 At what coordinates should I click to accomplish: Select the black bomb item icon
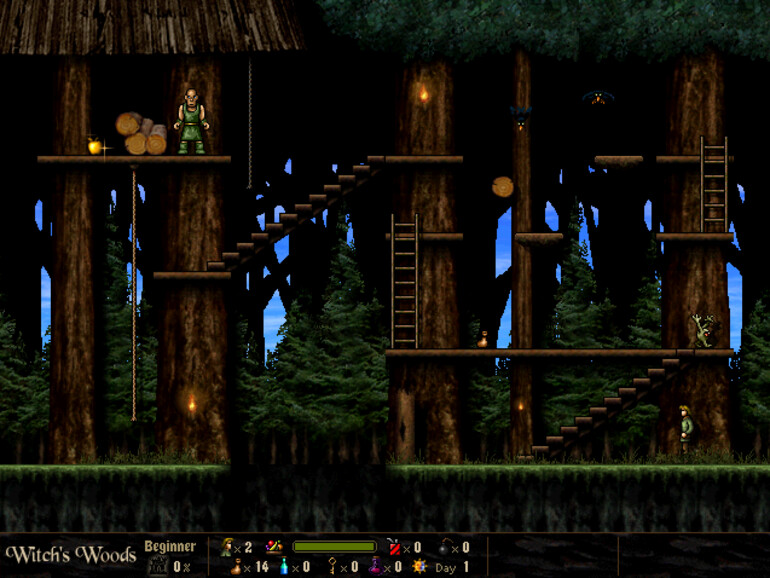point(445,547)
